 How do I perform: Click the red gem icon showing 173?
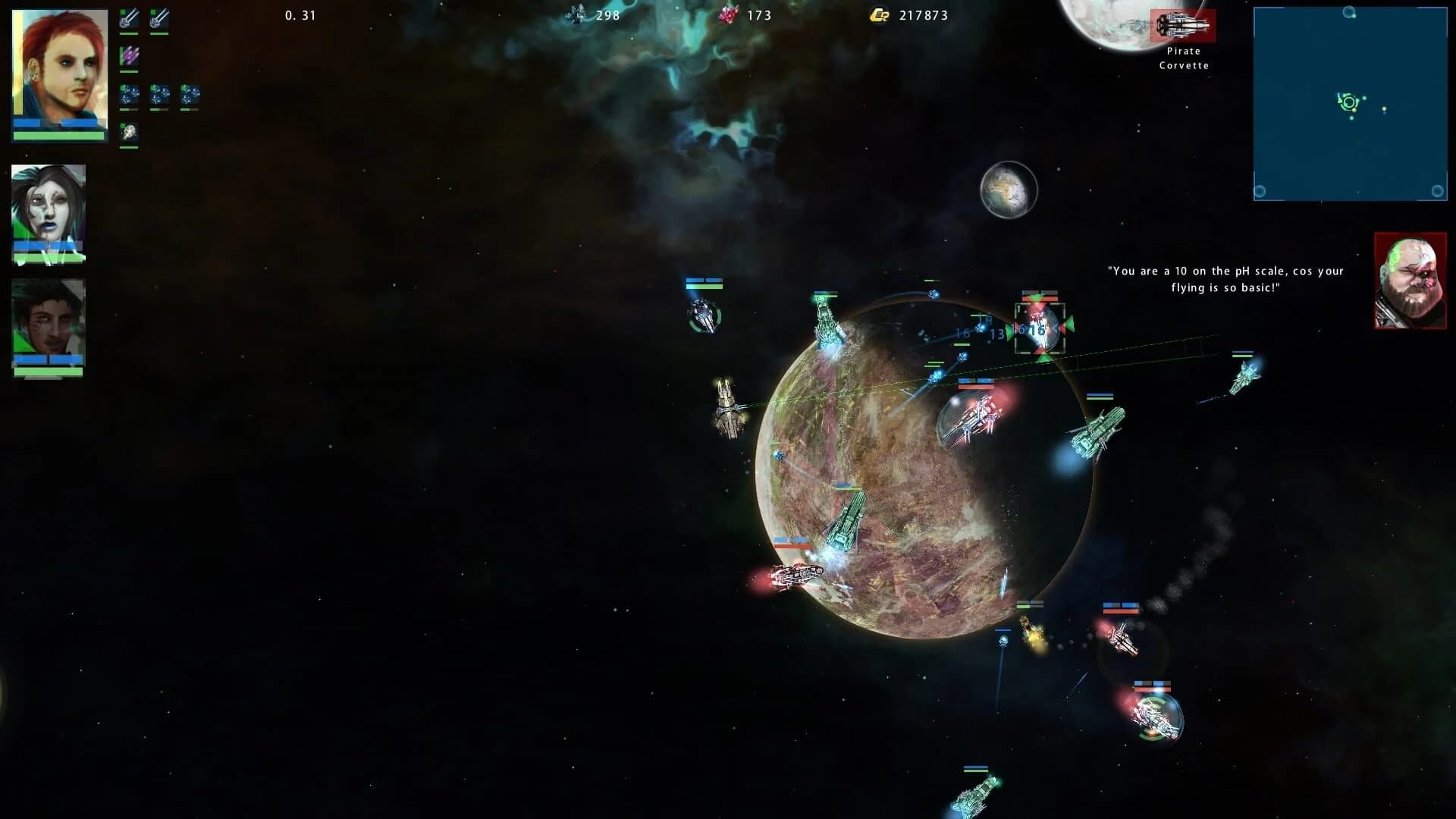pyautogui.click(x=729, y=13)
